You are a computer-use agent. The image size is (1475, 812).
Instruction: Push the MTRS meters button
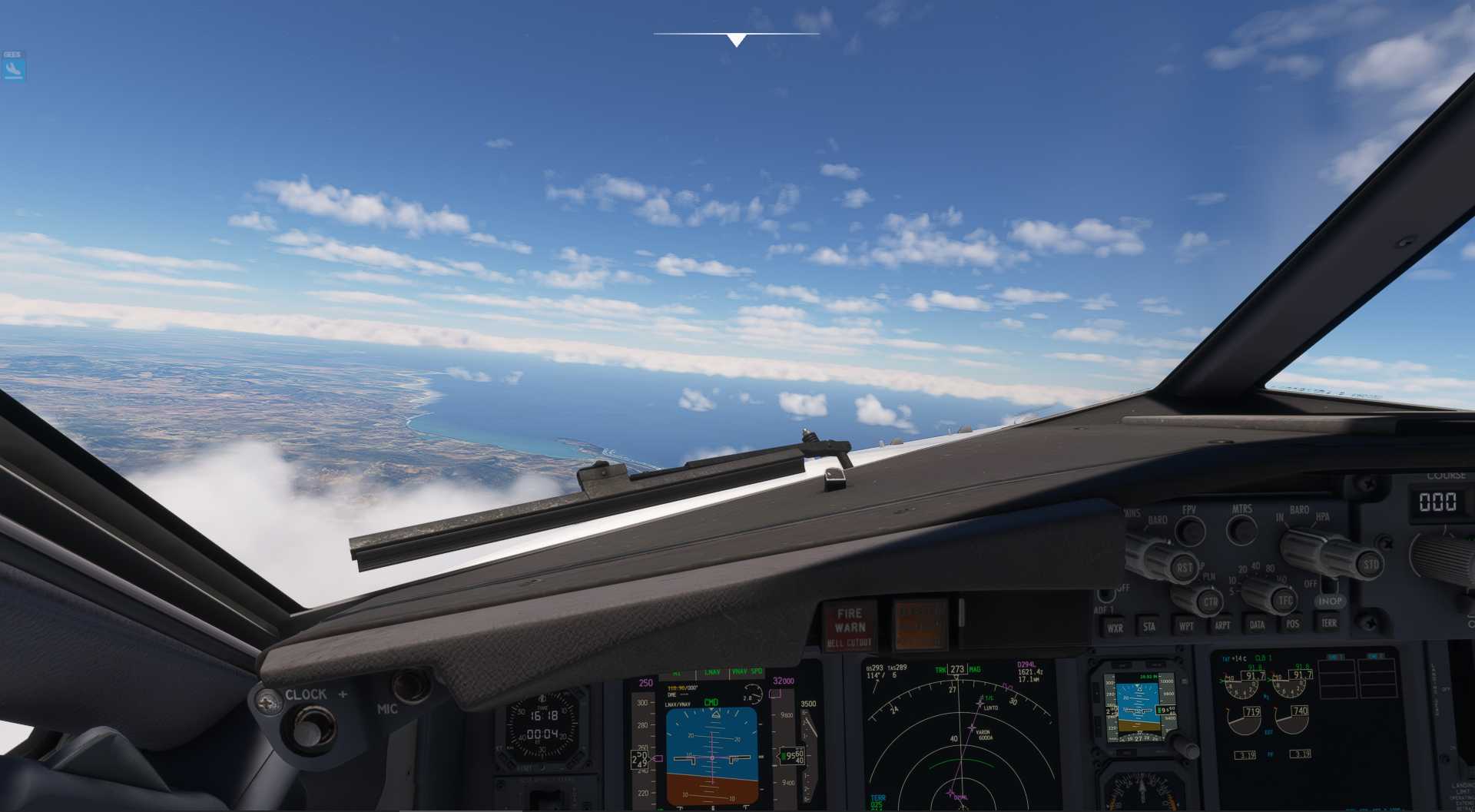1241,529
